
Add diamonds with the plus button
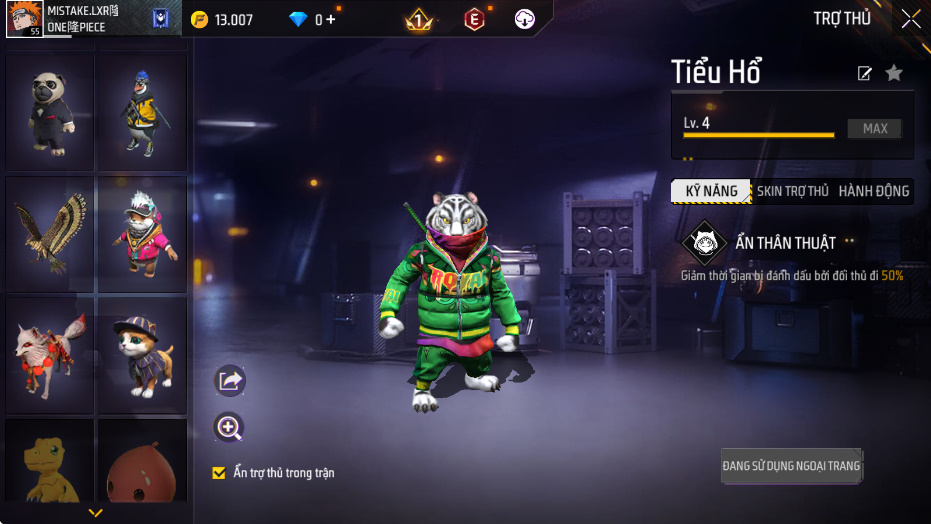click(x=331, y=19)
